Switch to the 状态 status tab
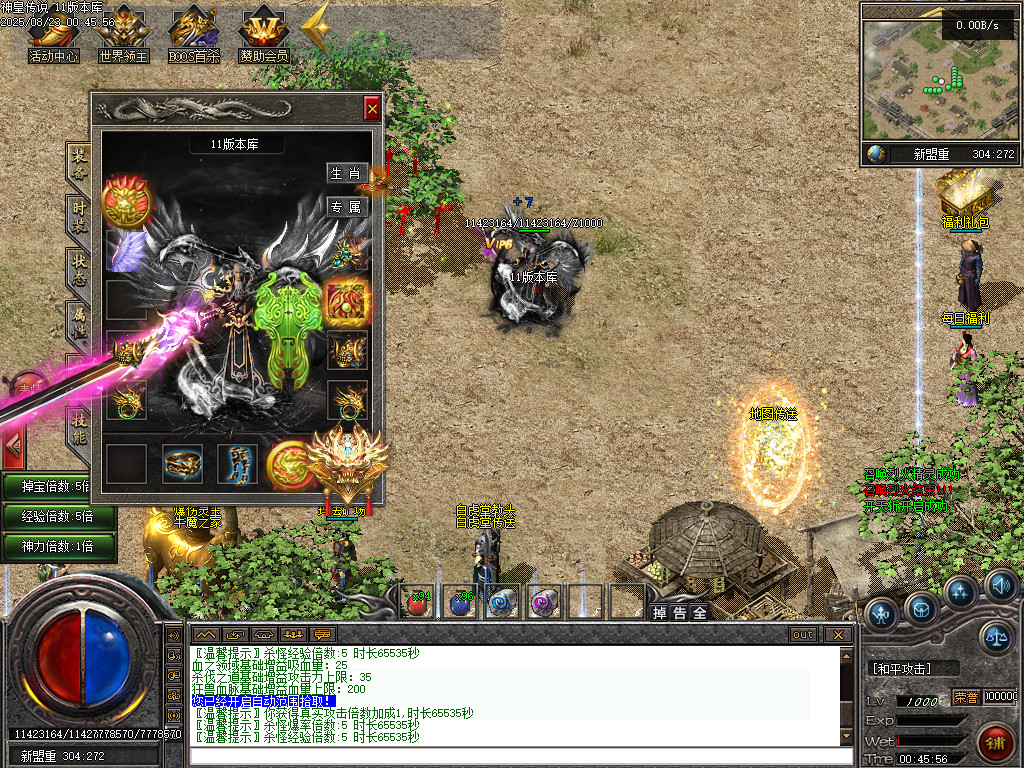This screenshot has width=1024, height=768. 79,269
